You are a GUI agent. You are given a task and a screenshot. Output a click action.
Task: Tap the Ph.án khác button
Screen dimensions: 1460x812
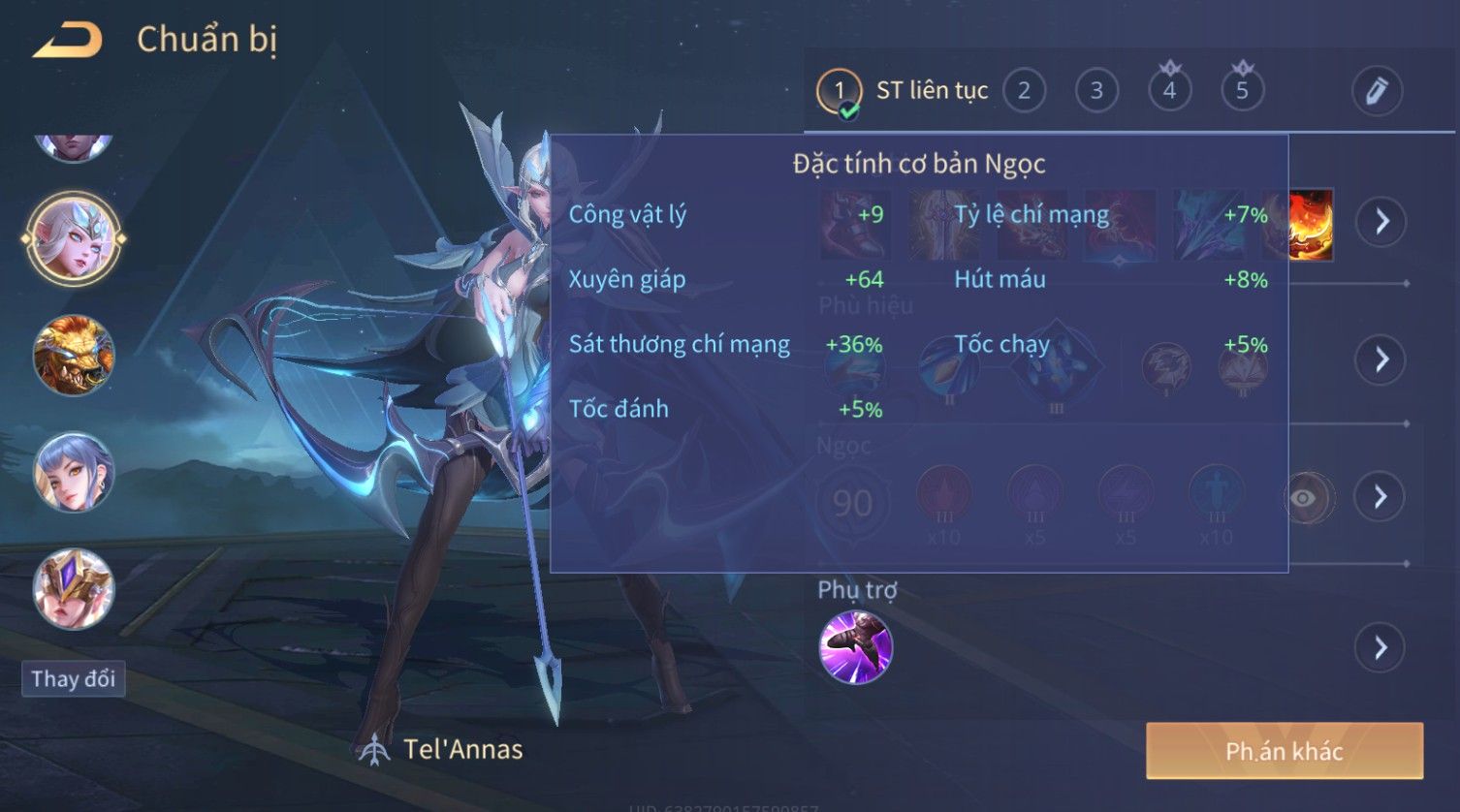pyautogui.click(x=1284, y=751)
